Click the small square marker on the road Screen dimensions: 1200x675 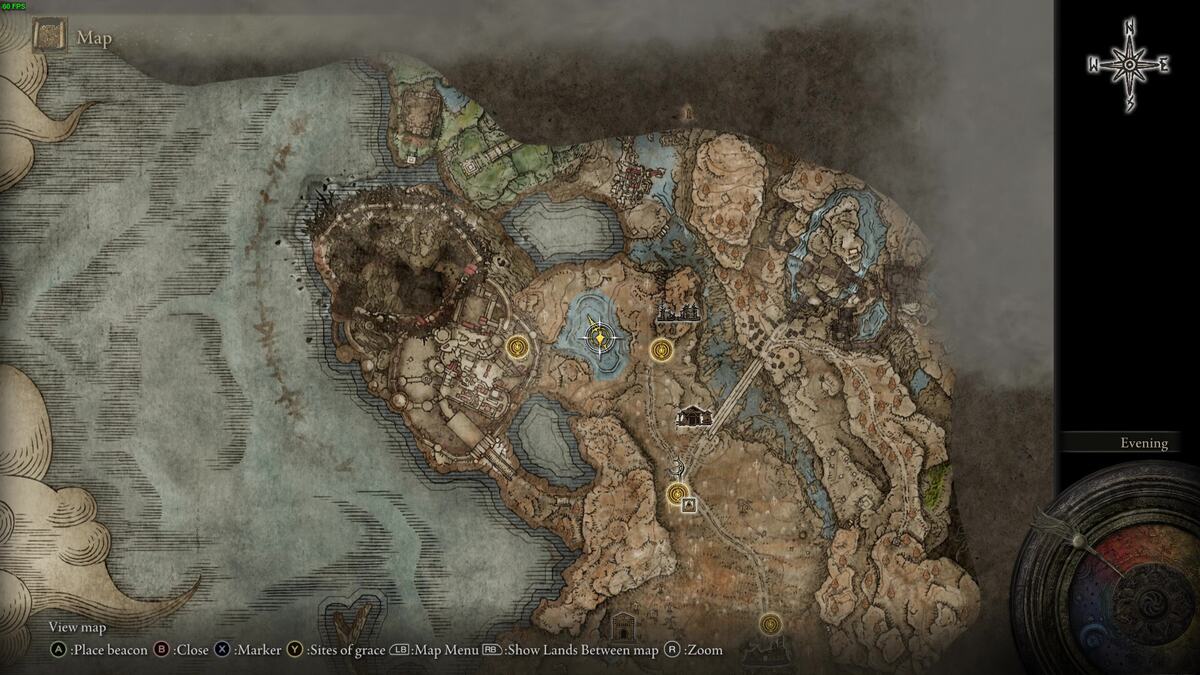689,506
